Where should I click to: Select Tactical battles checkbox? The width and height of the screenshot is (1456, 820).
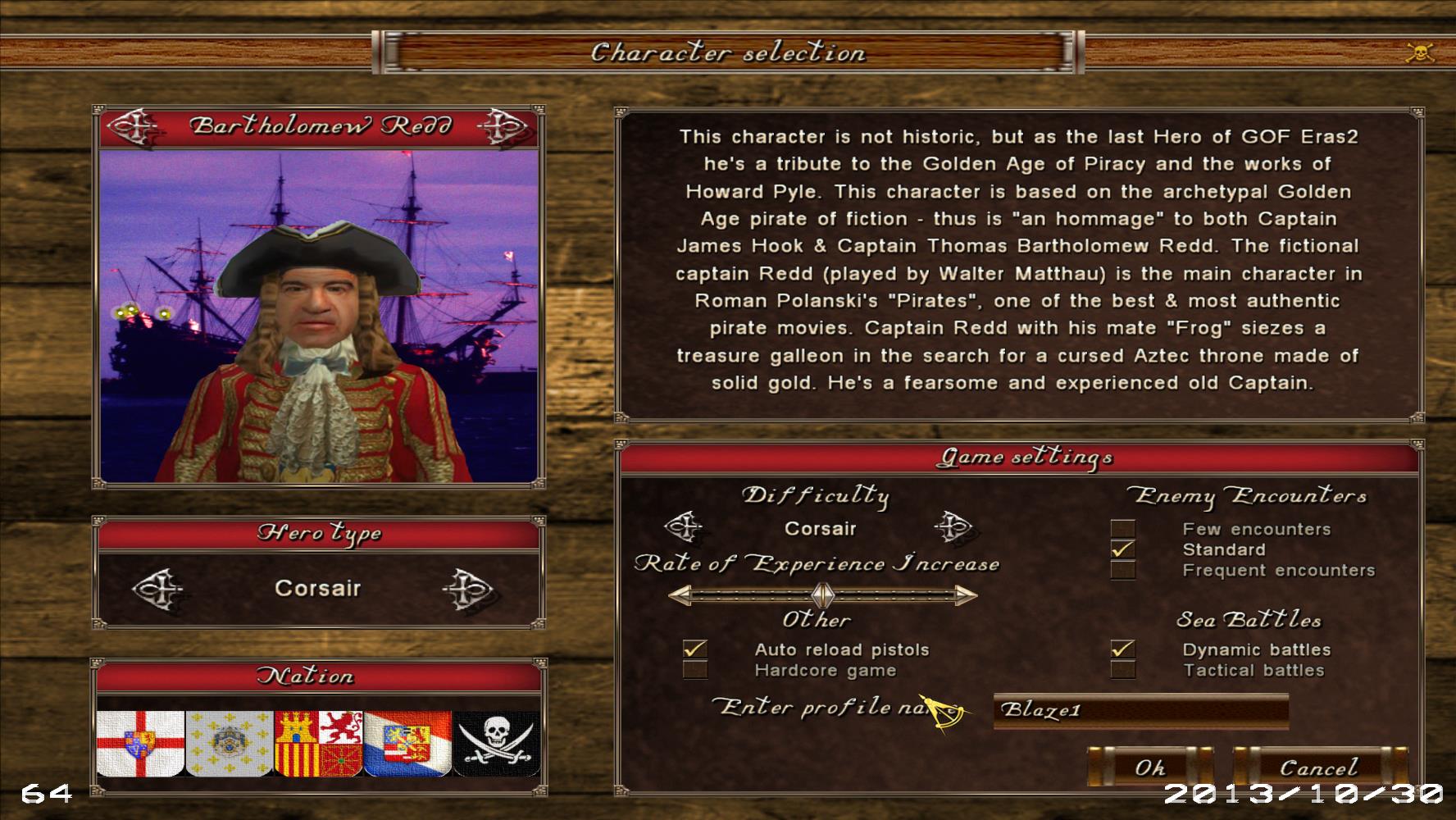[1122, 670]
